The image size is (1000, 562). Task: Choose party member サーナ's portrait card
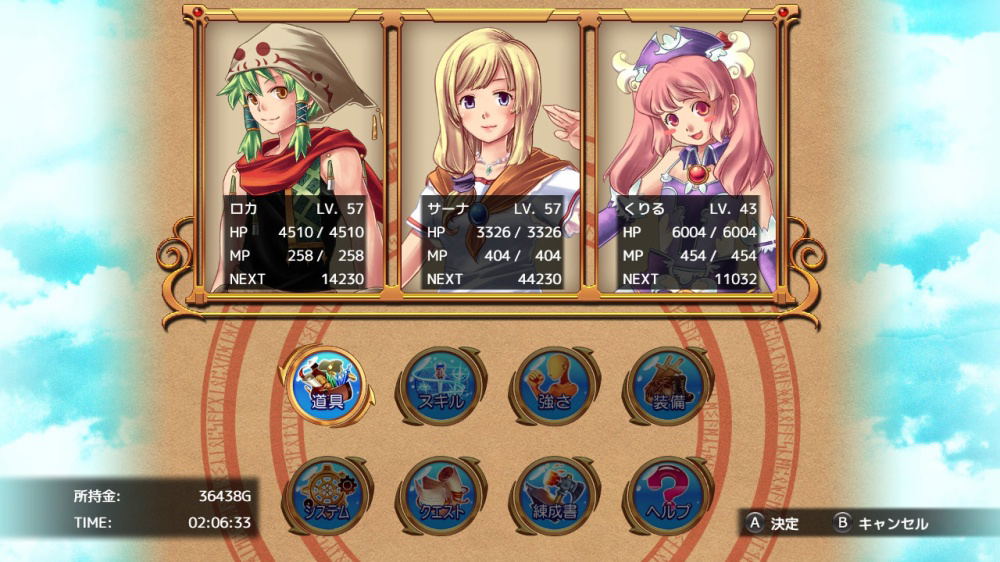(491, 157)
